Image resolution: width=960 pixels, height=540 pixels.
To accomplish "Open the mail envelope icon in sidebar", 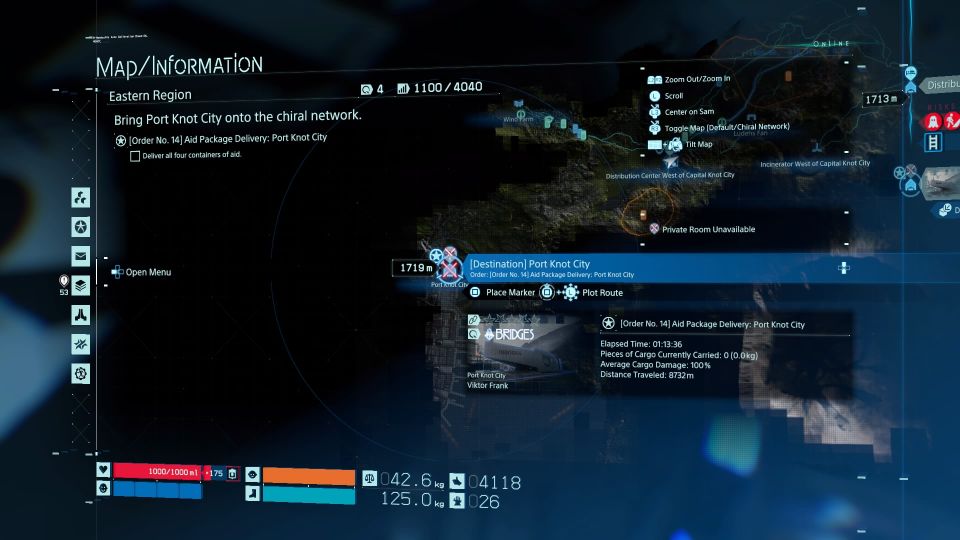I will [81, 256].
